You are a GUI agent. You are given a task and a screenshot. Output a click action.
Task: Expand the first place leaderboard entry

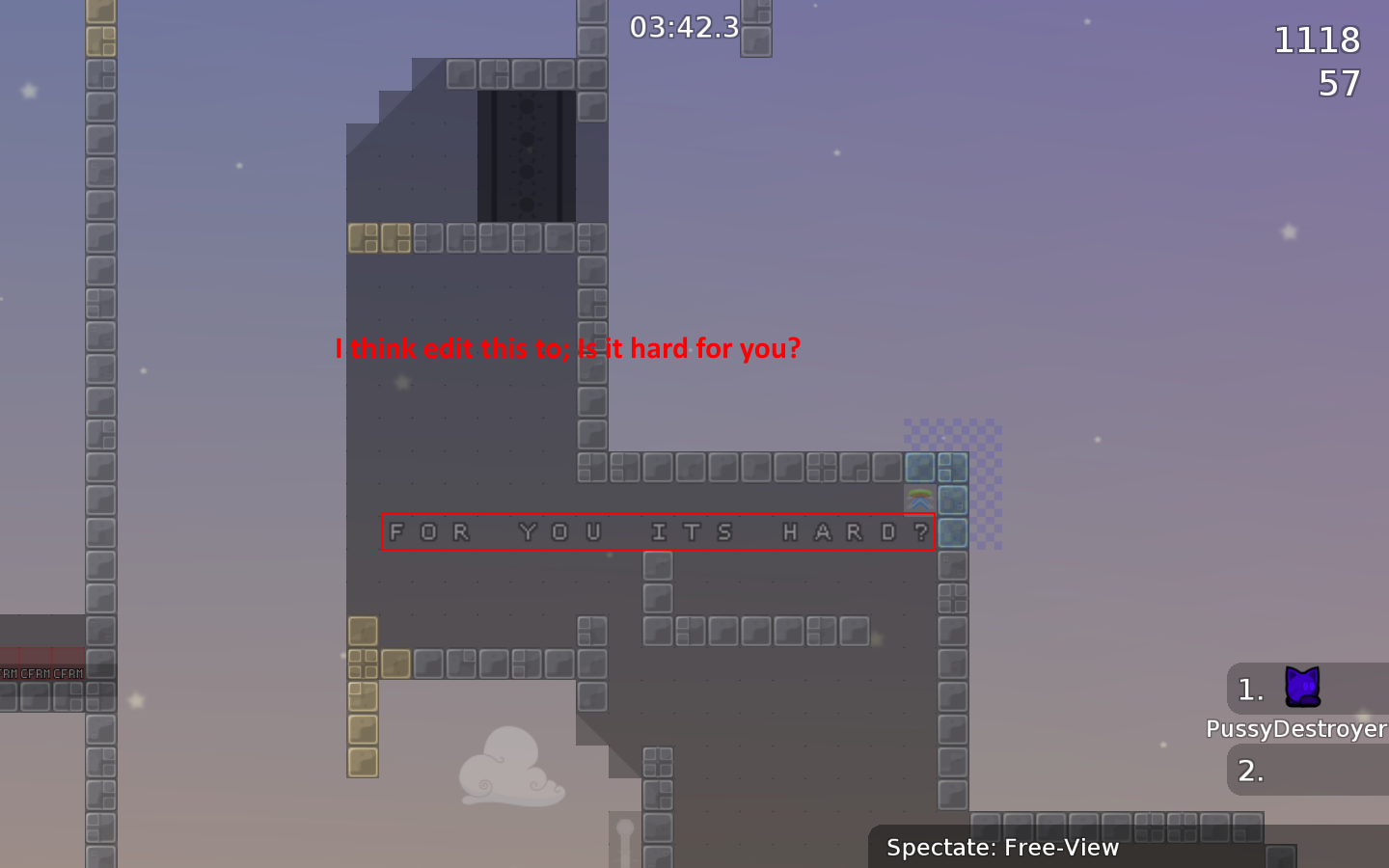pyautogui.click(x=1249, y=689)
